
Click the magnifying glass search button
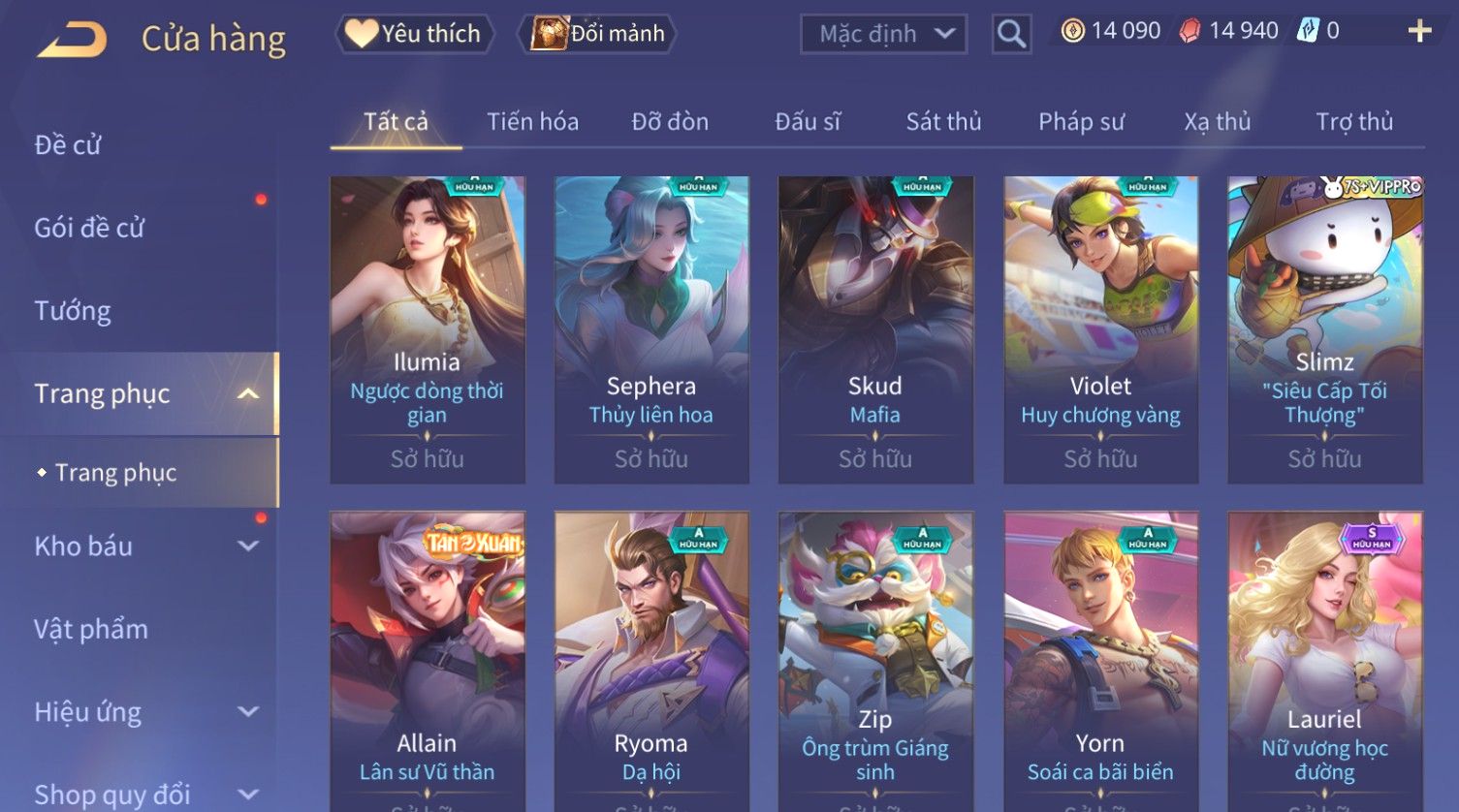(1011, 35)
